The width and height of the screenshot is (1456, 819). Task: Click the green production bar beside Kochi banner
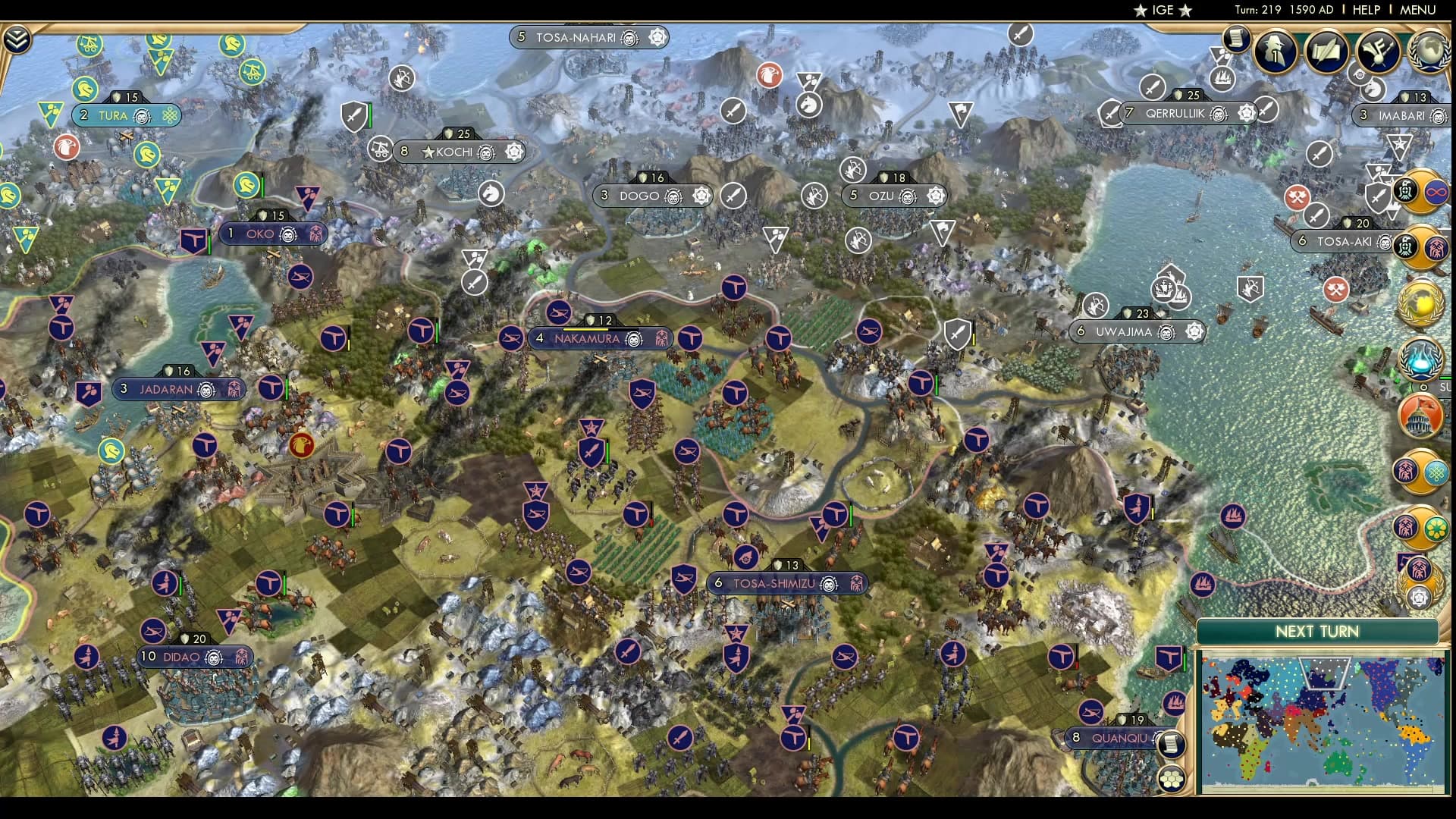(x=370, y=117)
